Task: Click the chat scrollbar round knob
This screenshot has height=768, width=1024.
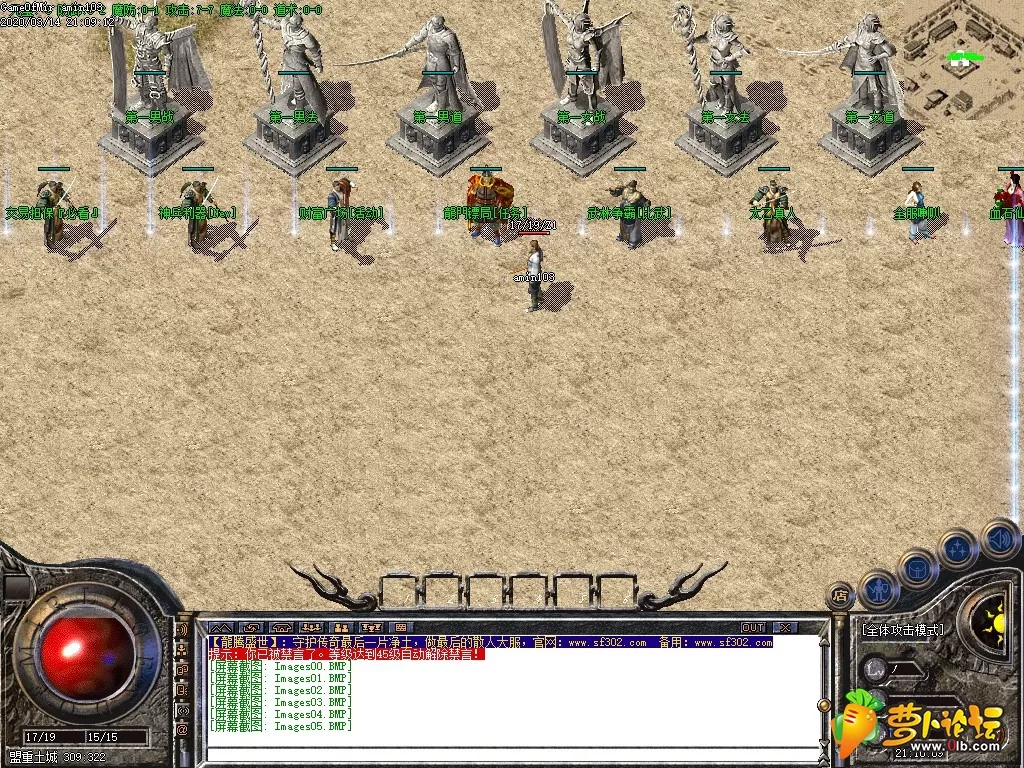Action: [824, 706]
